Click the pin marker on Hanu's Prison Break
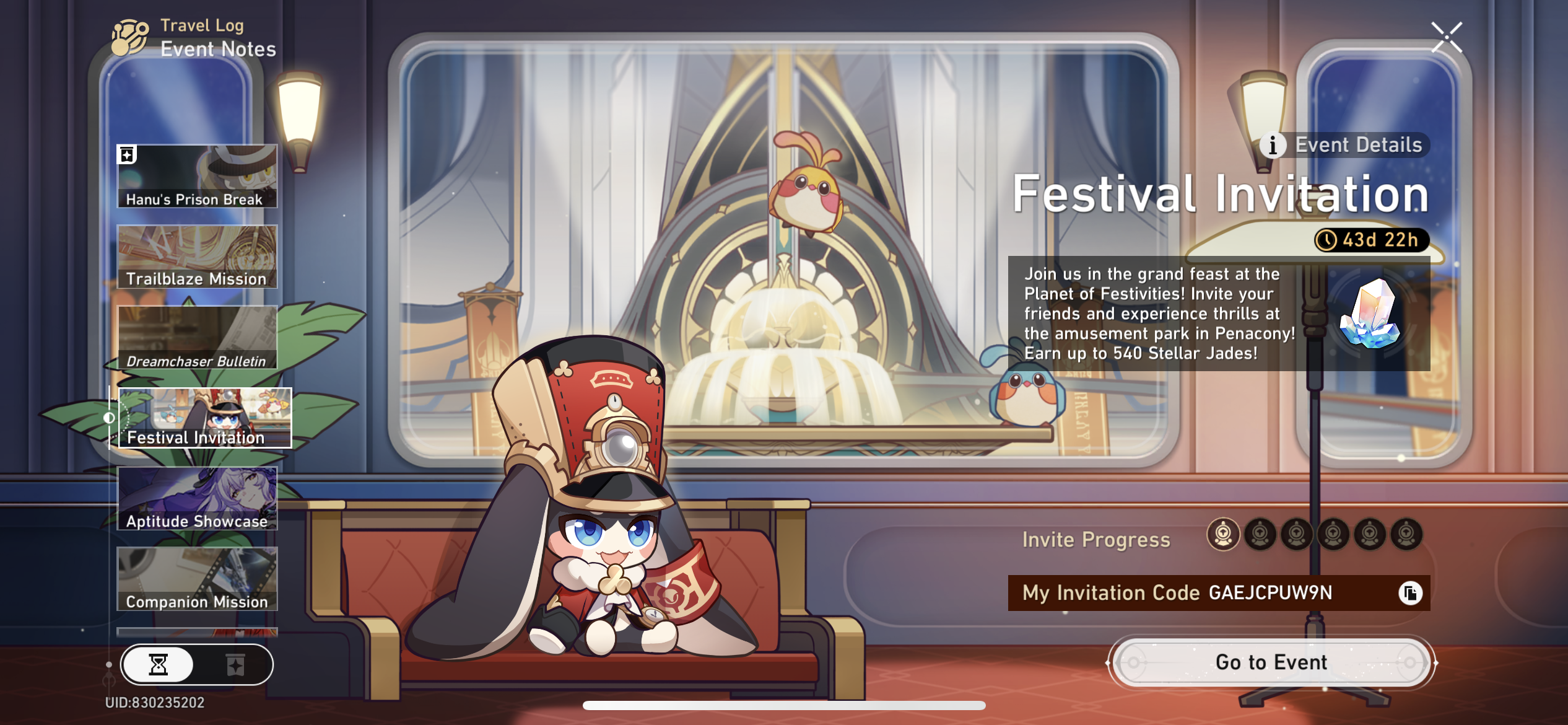The image size is (1568, 725). coord(128,156)
